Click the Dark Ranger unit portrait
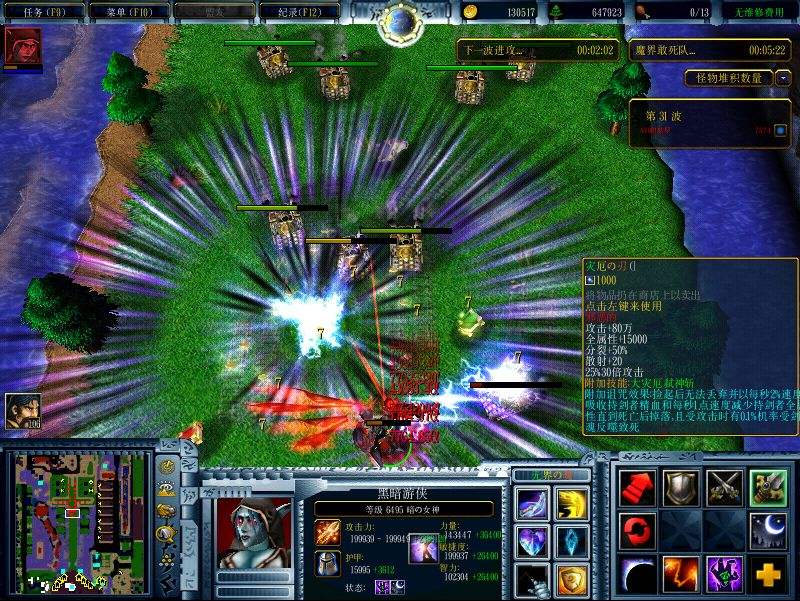Screen dimensions: 800x601 (x=255, y=533)
